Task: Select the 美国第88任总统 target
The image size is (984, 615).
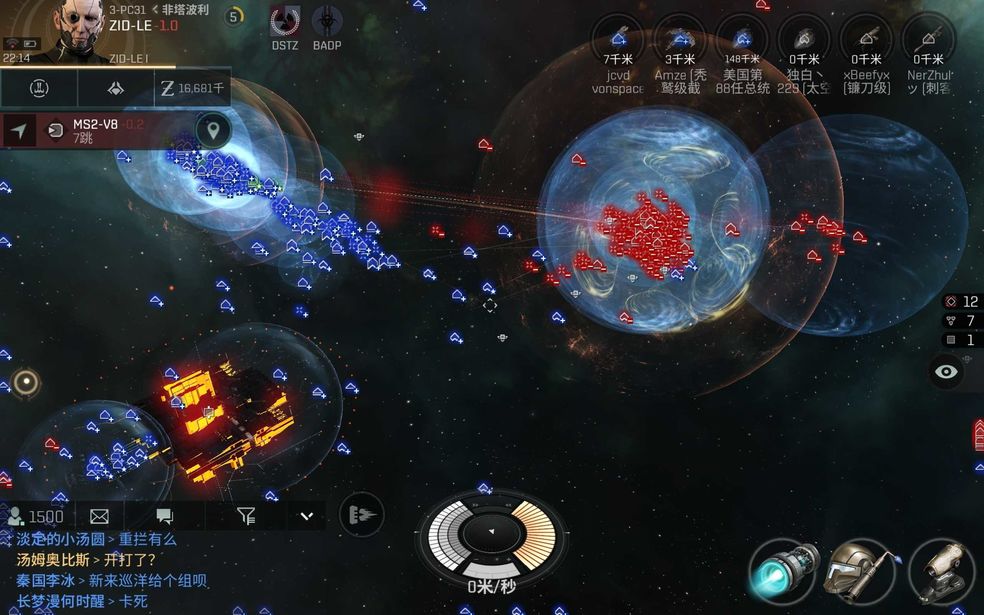Action: tap(741, 40)
